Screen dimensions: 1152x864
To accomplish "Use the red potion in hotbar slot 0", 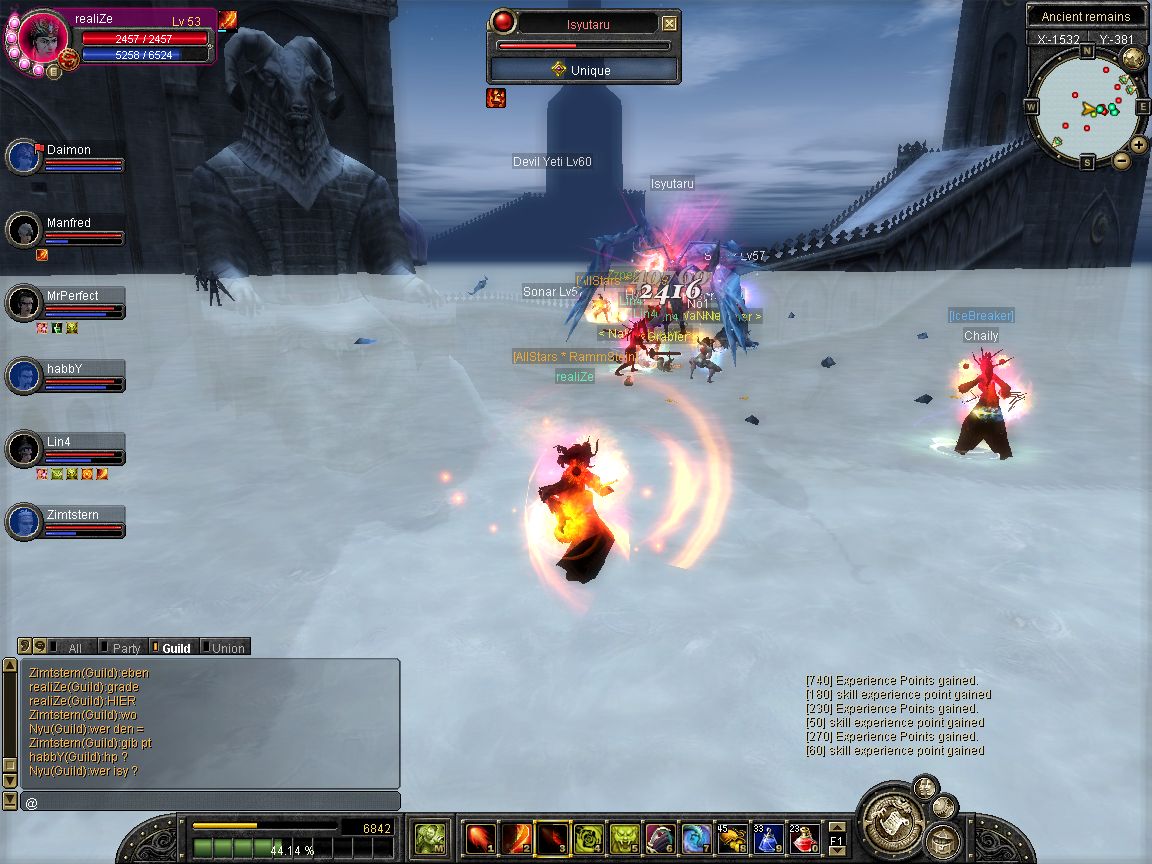I will tap(805, 838).
